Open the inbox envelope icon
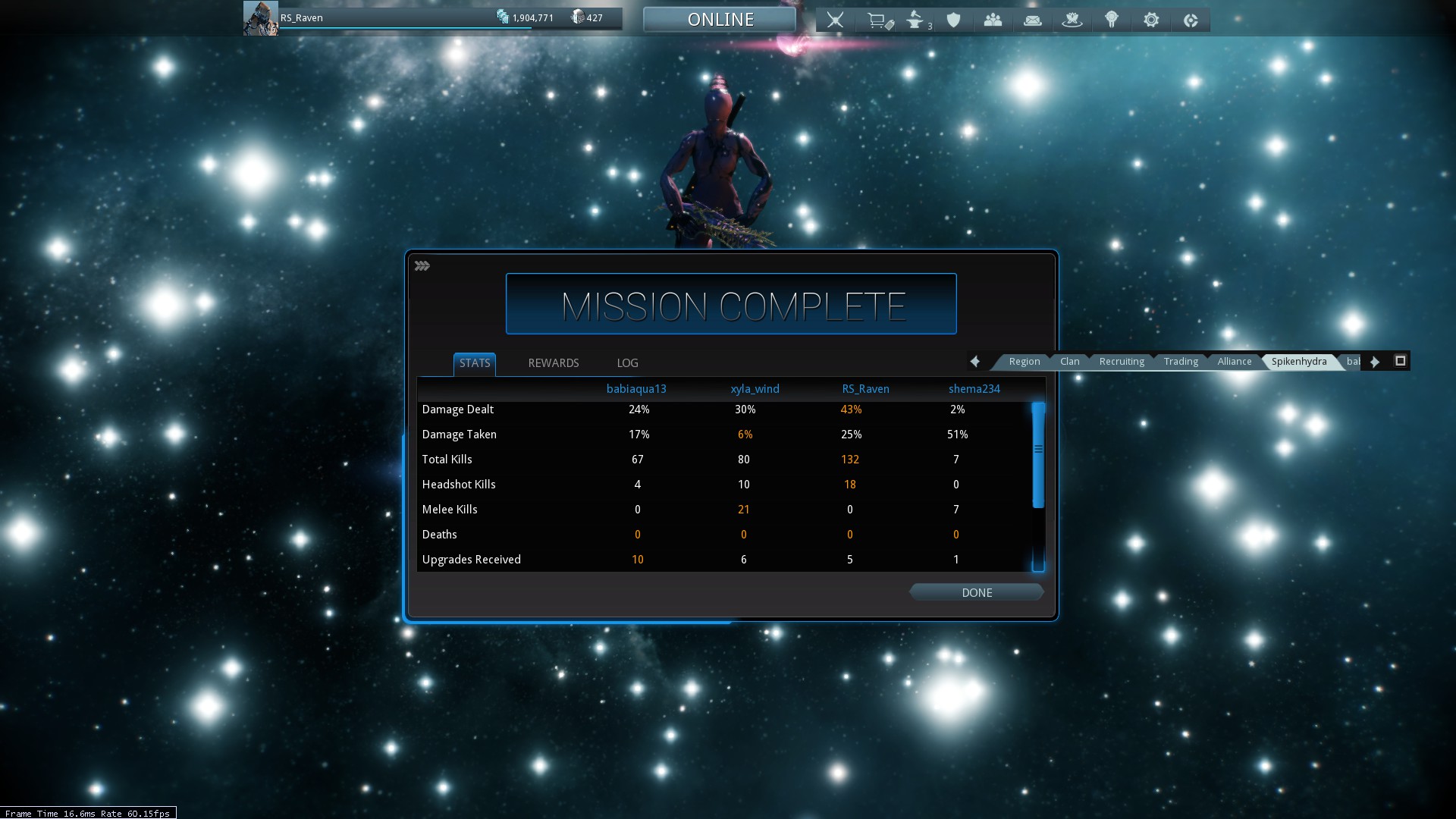This screenshot has height=819, width=1456. [x=1032, y=20]
